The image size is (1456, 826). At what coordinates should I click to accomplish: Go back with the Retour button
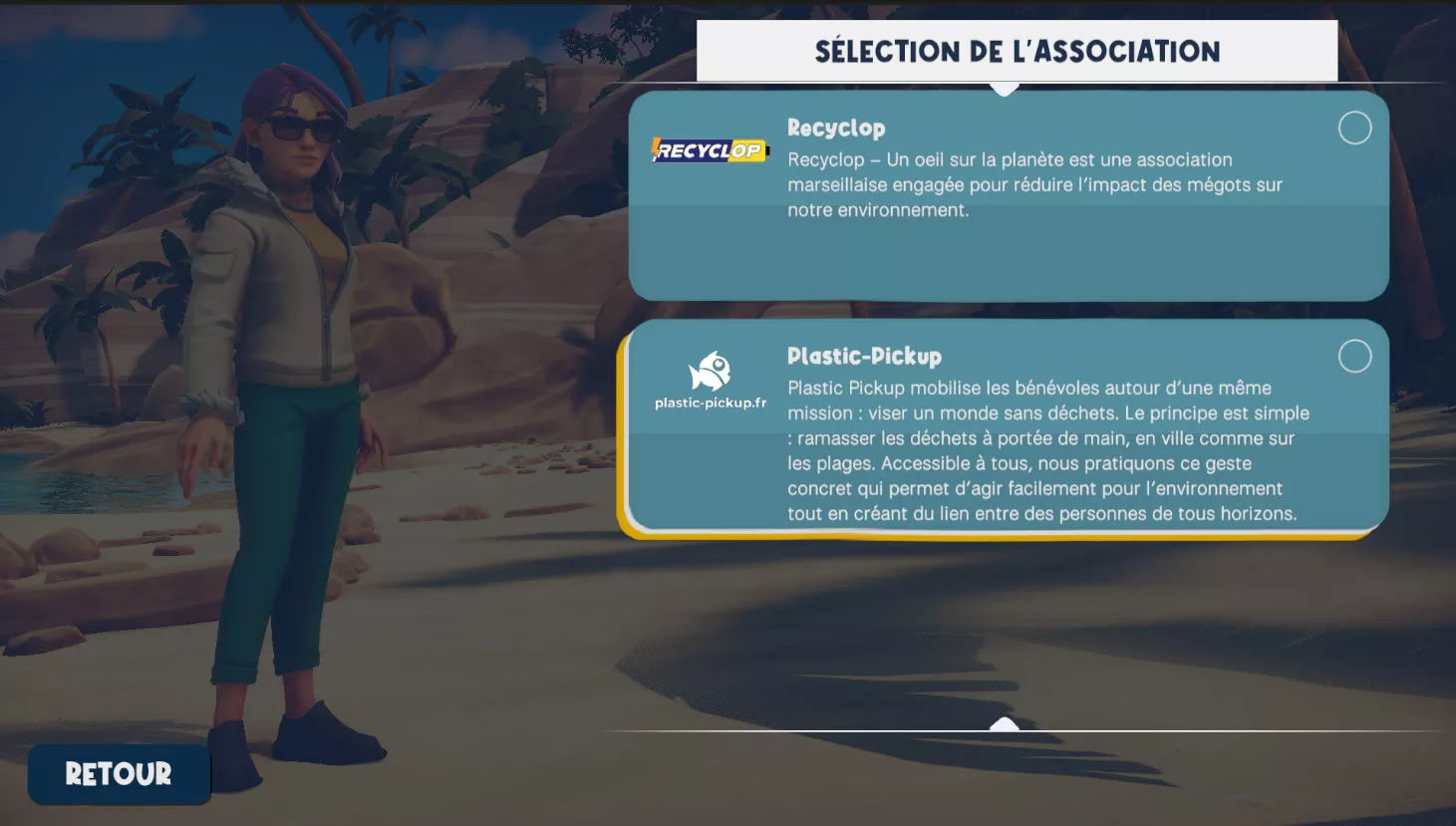(x=119, y=773)
